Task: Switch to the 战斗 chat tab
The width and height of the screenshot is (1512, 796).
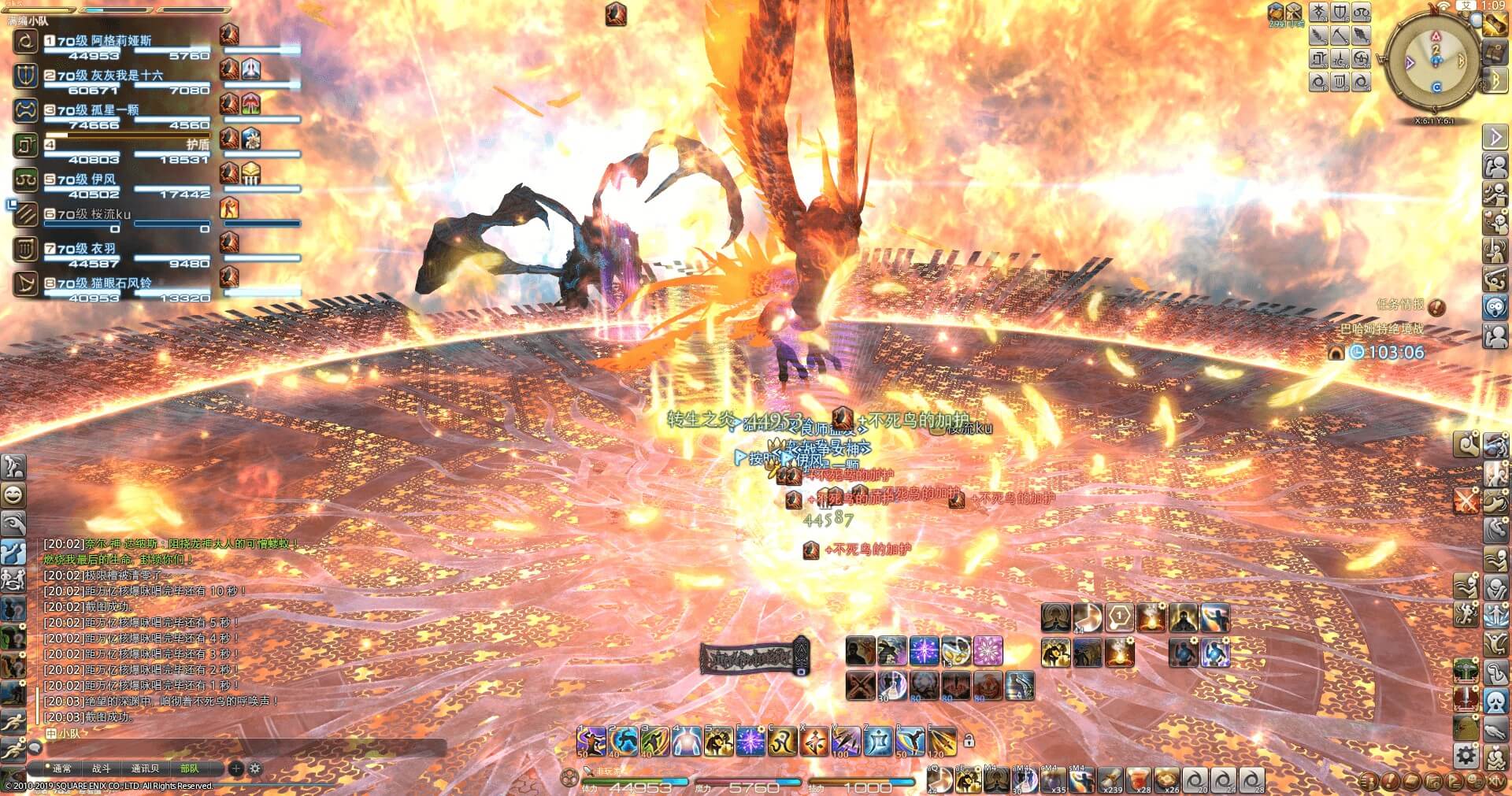Action: coord(102,768)
